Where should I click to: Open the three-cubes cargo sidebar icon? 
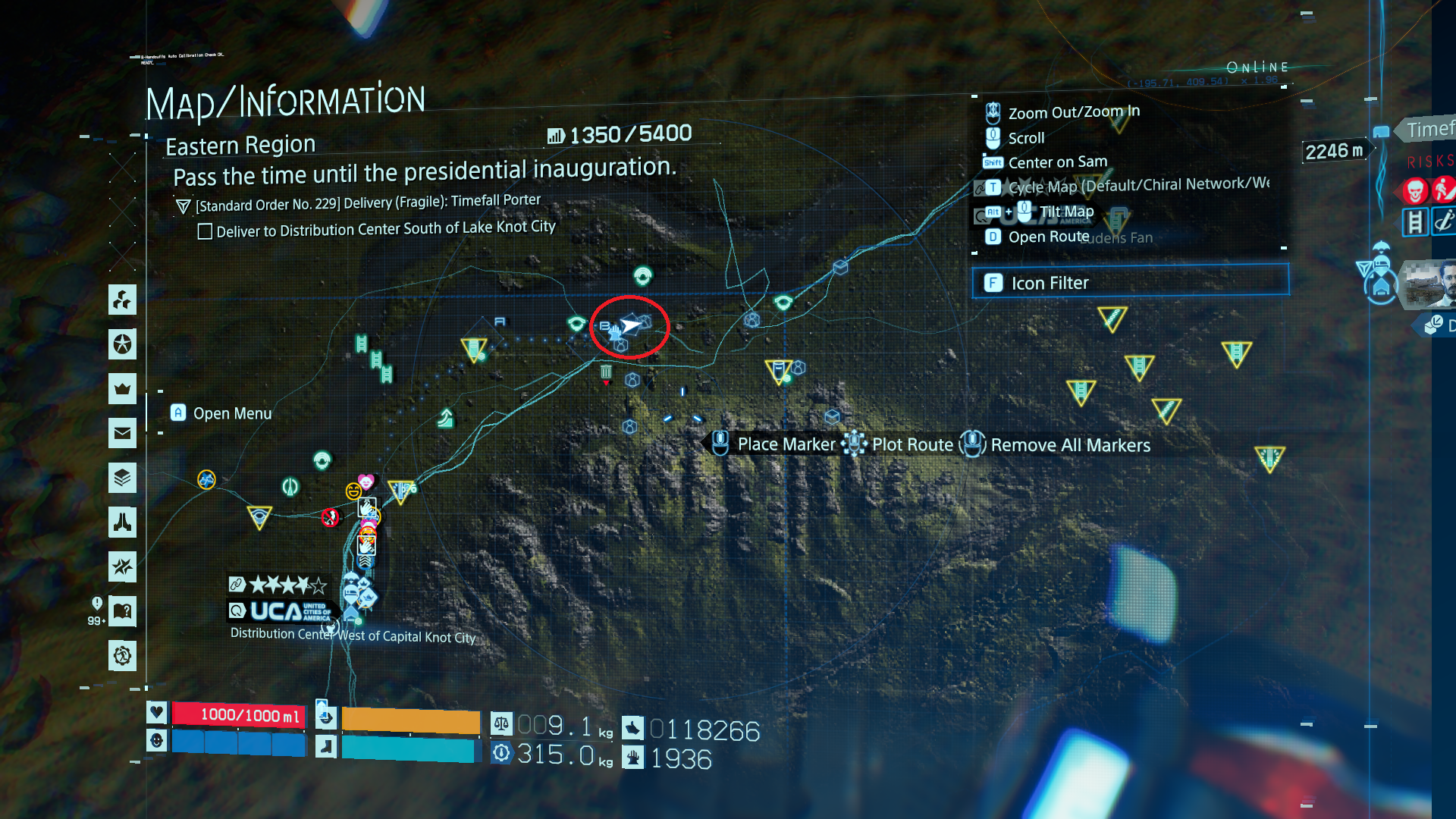pyautogui.click(x=122, y=300)
